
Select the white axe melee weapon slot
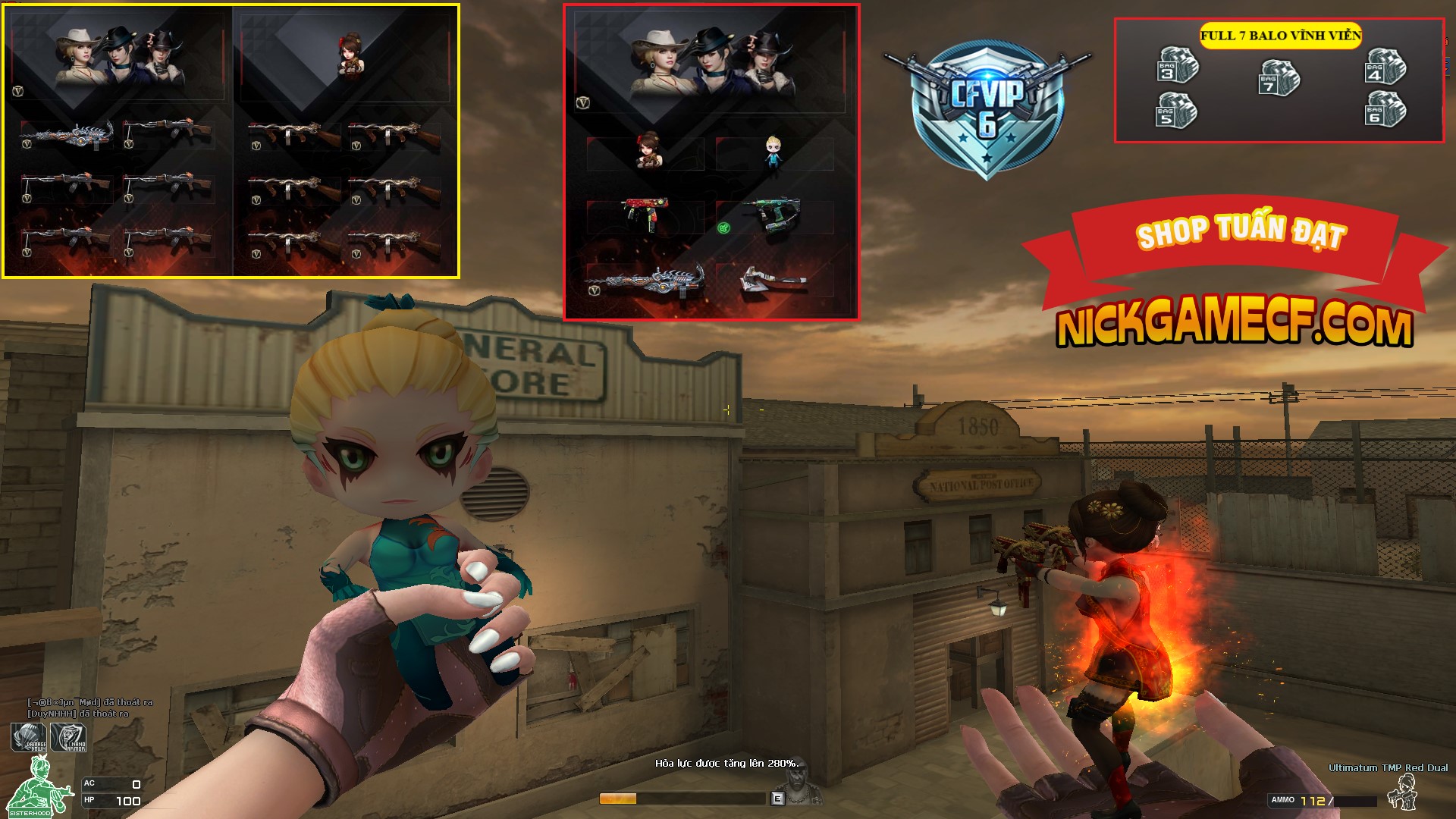coord(773,282)
